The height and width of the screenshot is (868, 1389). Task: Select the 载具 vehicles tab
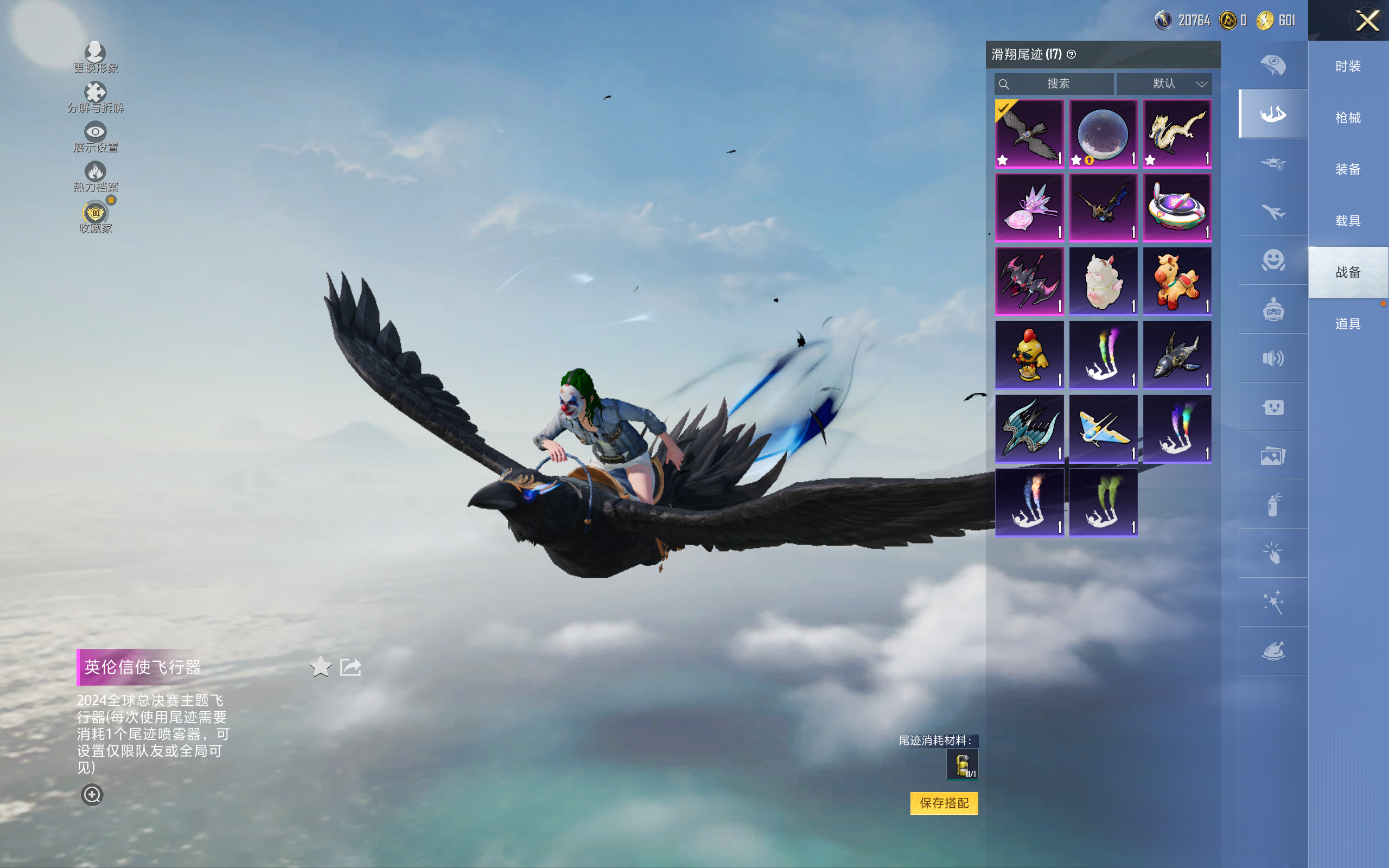click(1348, 221)
